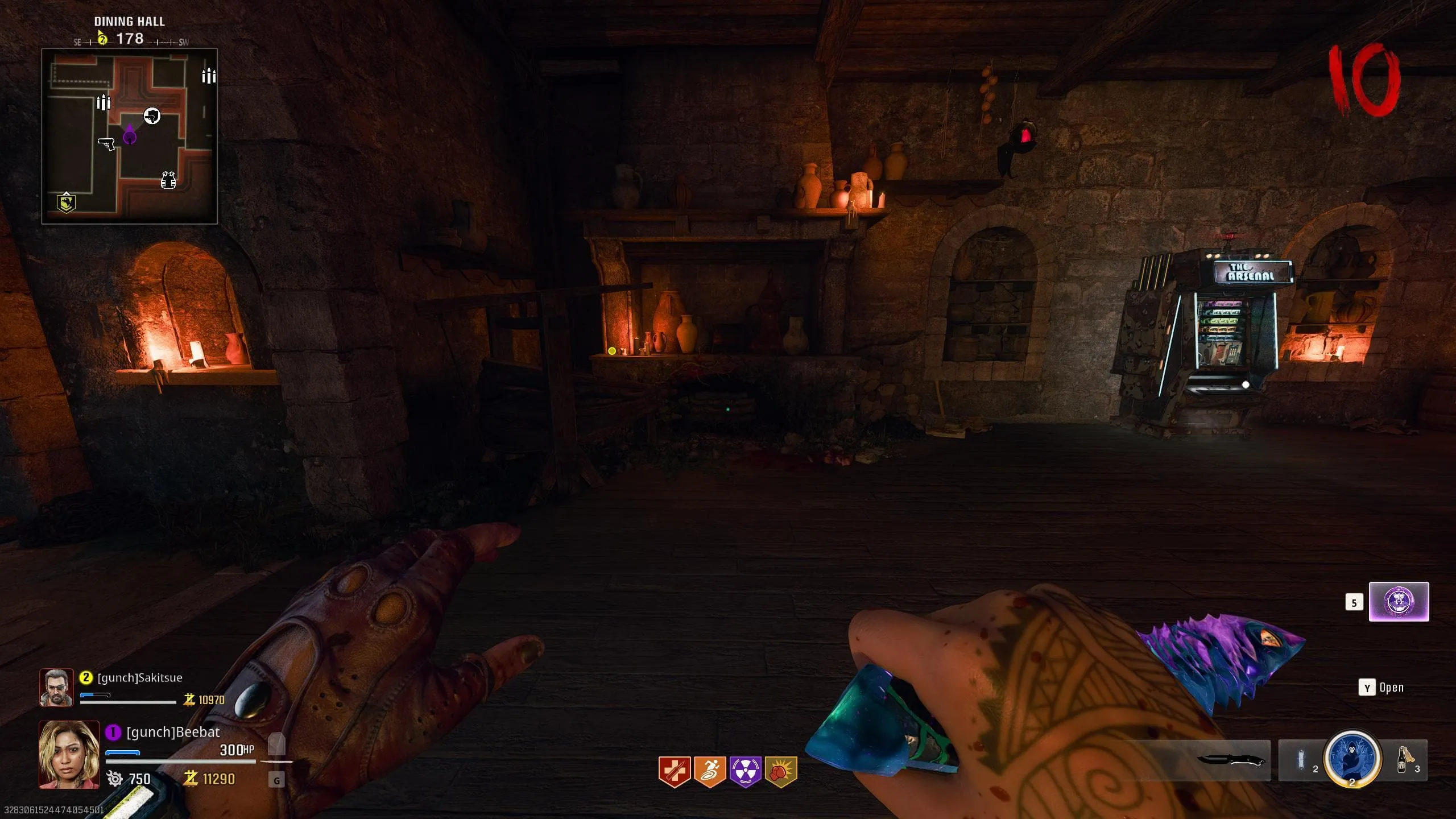Image resolution: width=1456 pixels, height=819 pixels.
Task: Click Sakitsue's teammate portrait
Action: click(56, 687)
